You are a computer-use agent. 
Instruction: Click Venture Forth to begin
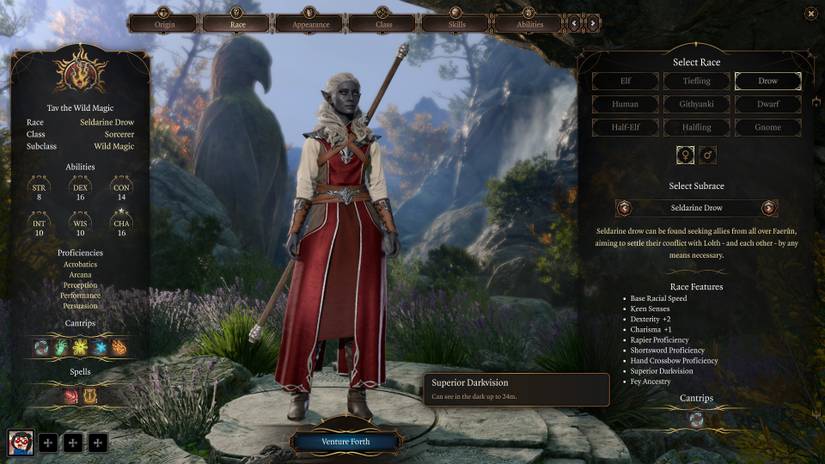click(x=346, y=441)
